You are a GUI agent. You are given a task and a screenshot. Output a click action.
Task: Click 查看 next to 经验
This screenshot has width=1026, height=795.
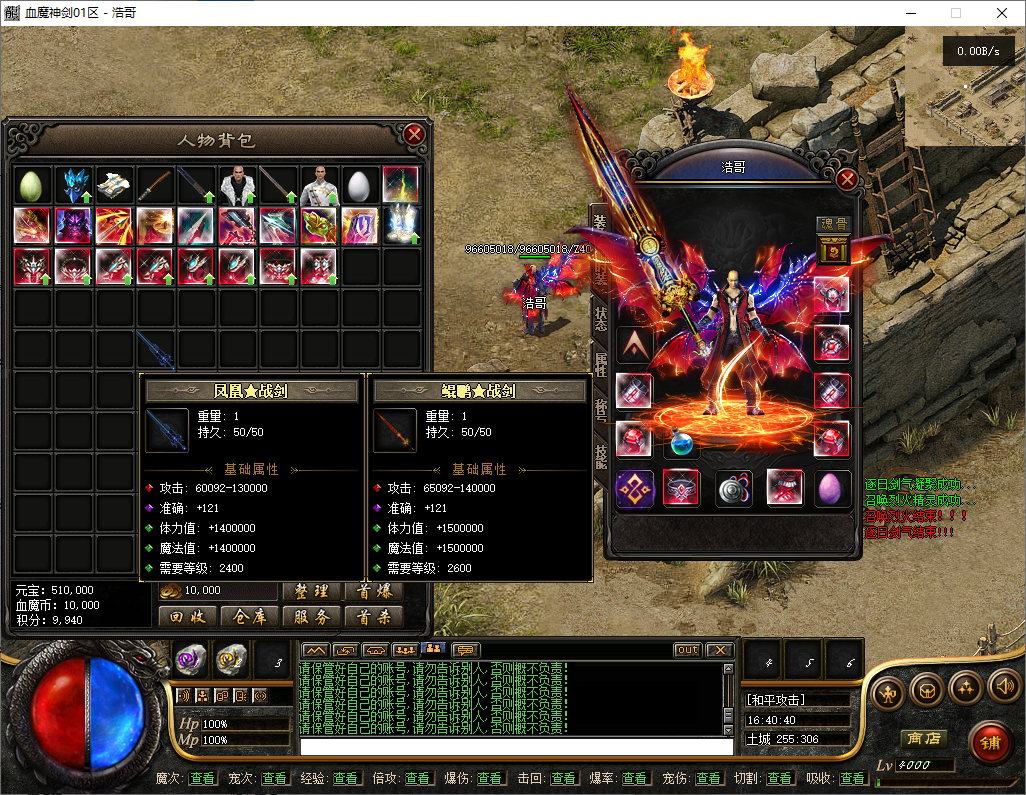pos(346,778)
